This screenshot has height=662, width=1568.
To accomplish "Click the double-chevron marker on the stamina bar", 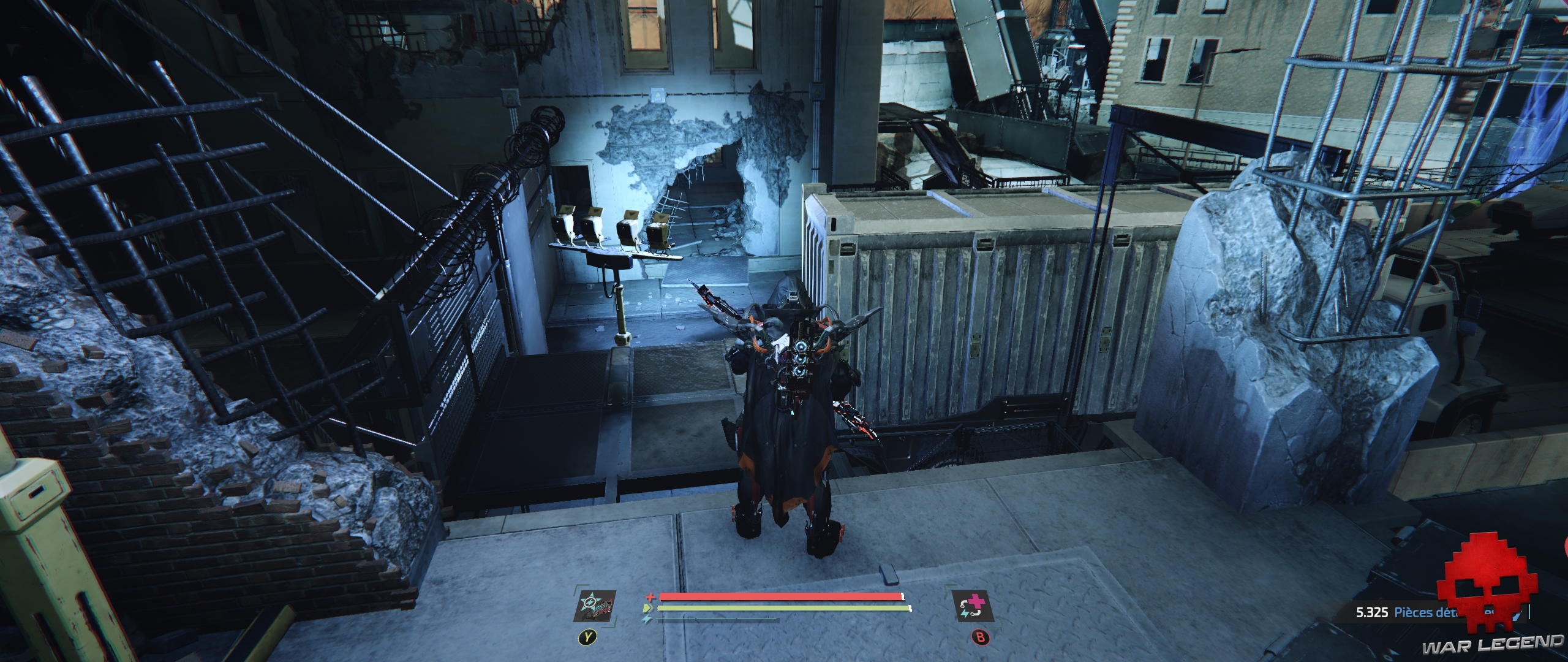I will pos(648,608).
